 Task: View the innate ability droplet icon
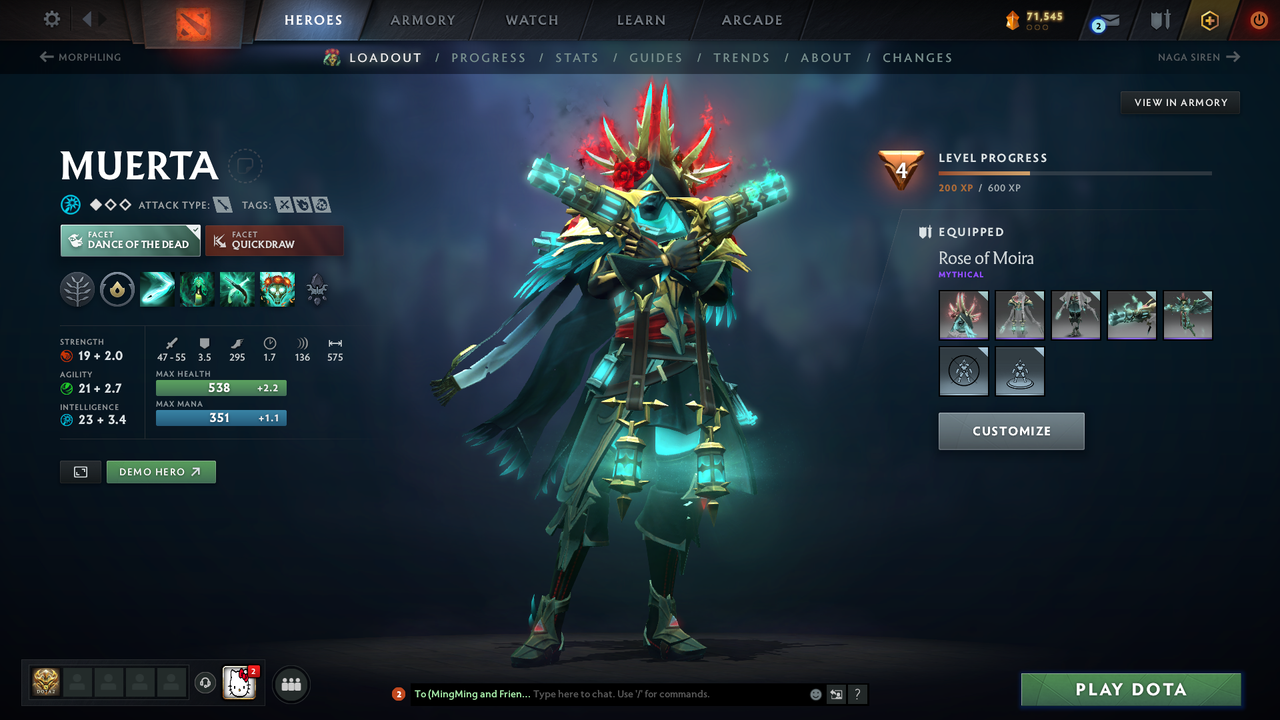(x=117, y=289)
